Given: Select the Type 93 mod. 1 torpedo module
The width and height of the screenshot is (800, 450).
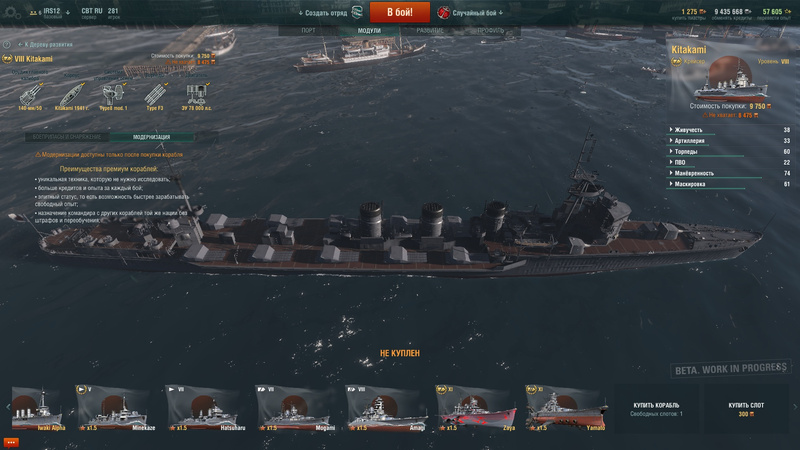Looking at the screenshot, I should [113, 95].
